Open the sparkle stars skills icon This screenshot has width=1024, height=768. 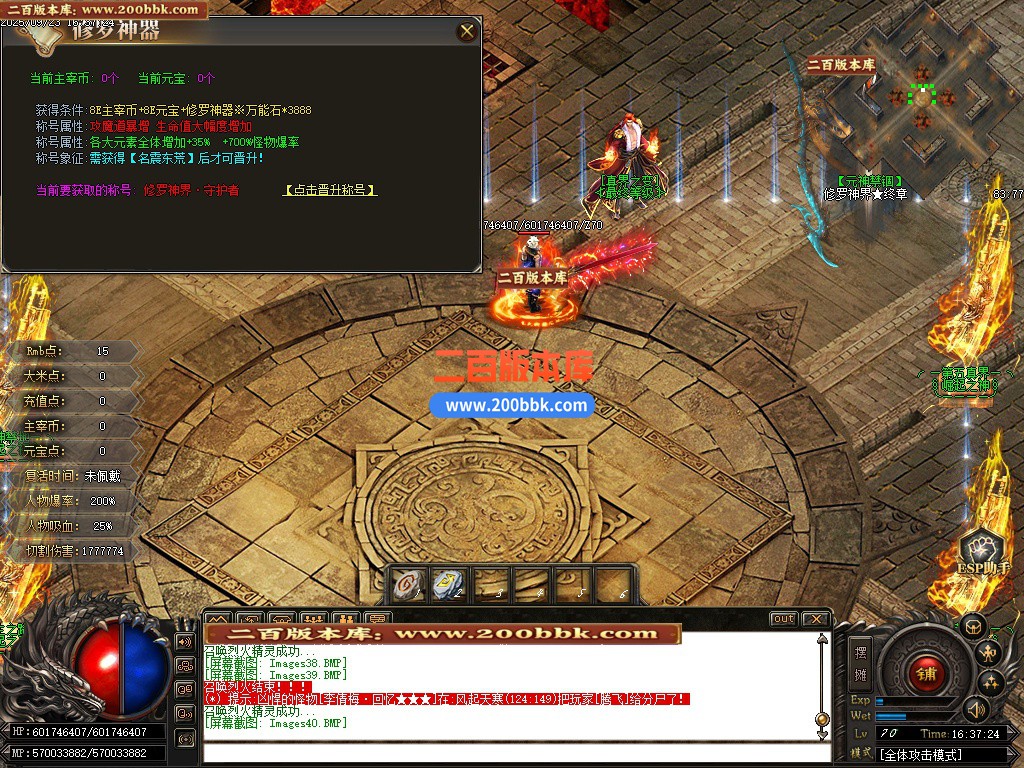991,683
